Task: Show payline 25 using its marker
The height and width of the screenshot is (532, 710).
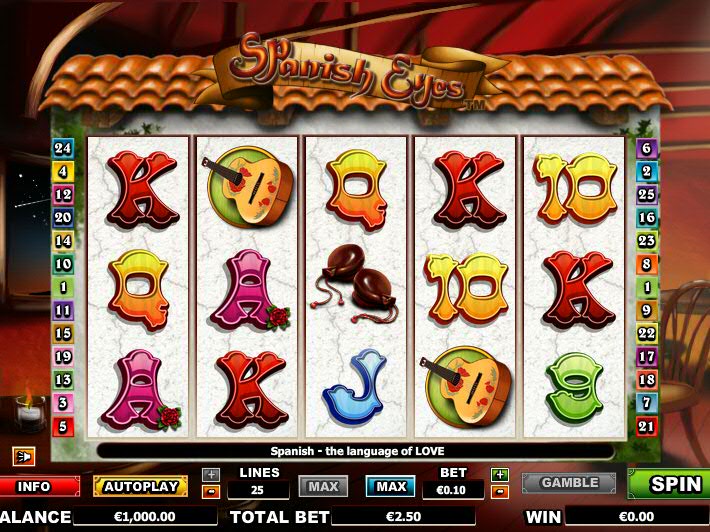Action: pos(646,194)
